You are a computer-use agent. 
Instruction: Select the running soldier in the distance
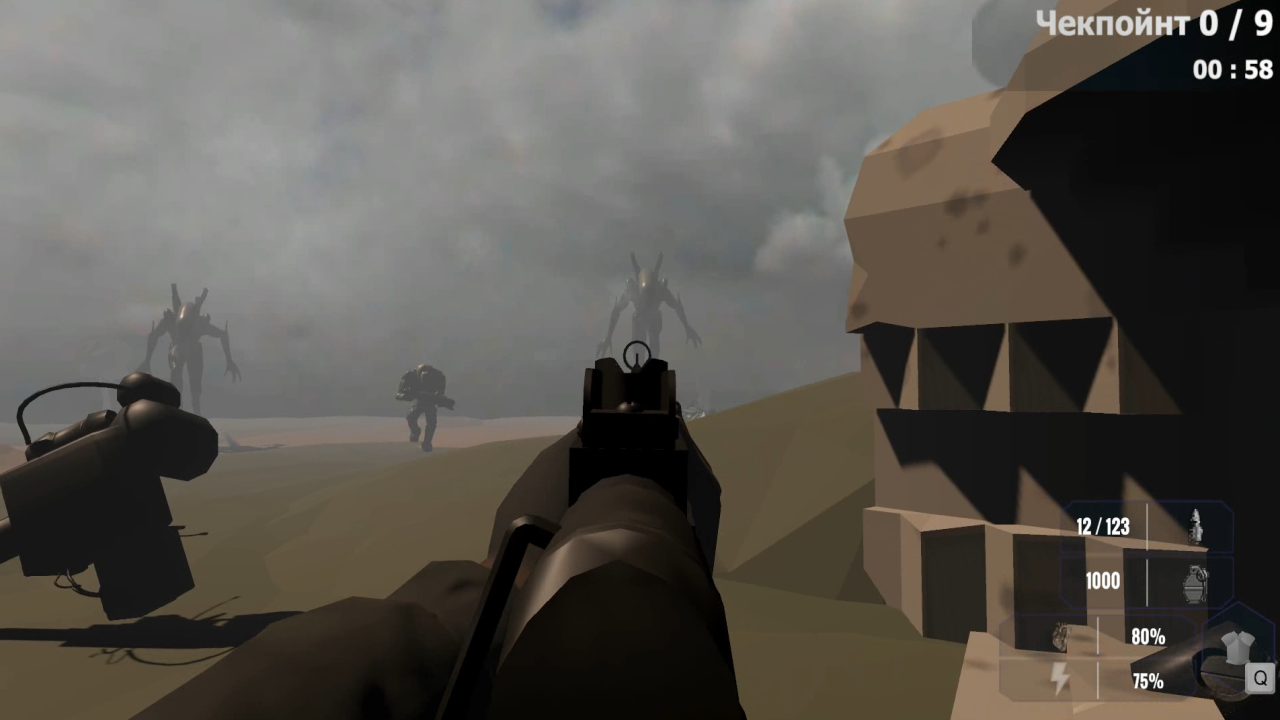[x=424, y=400]
